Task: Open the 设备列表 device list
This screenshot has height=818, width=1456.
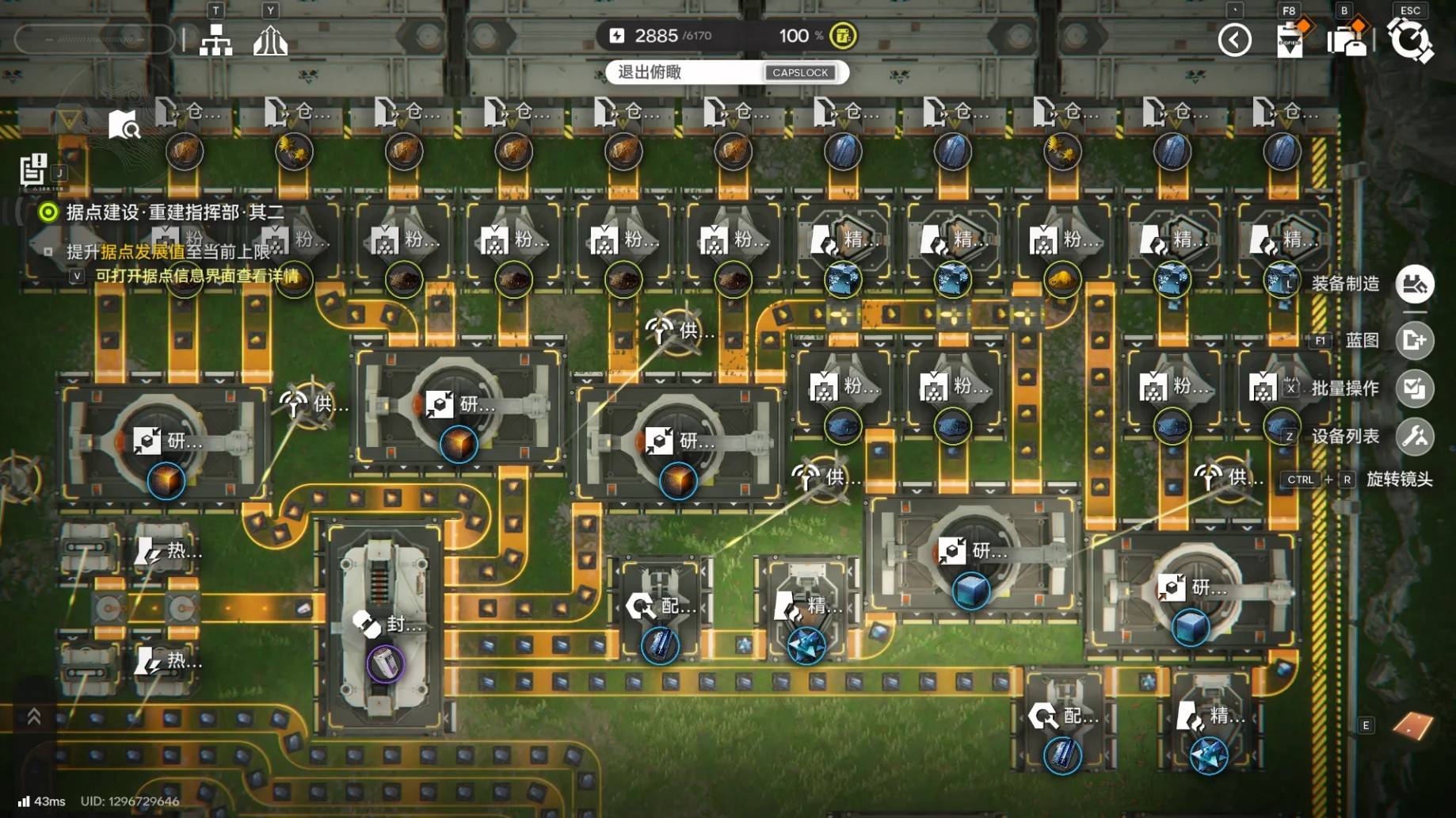Action: point(1414,436)
